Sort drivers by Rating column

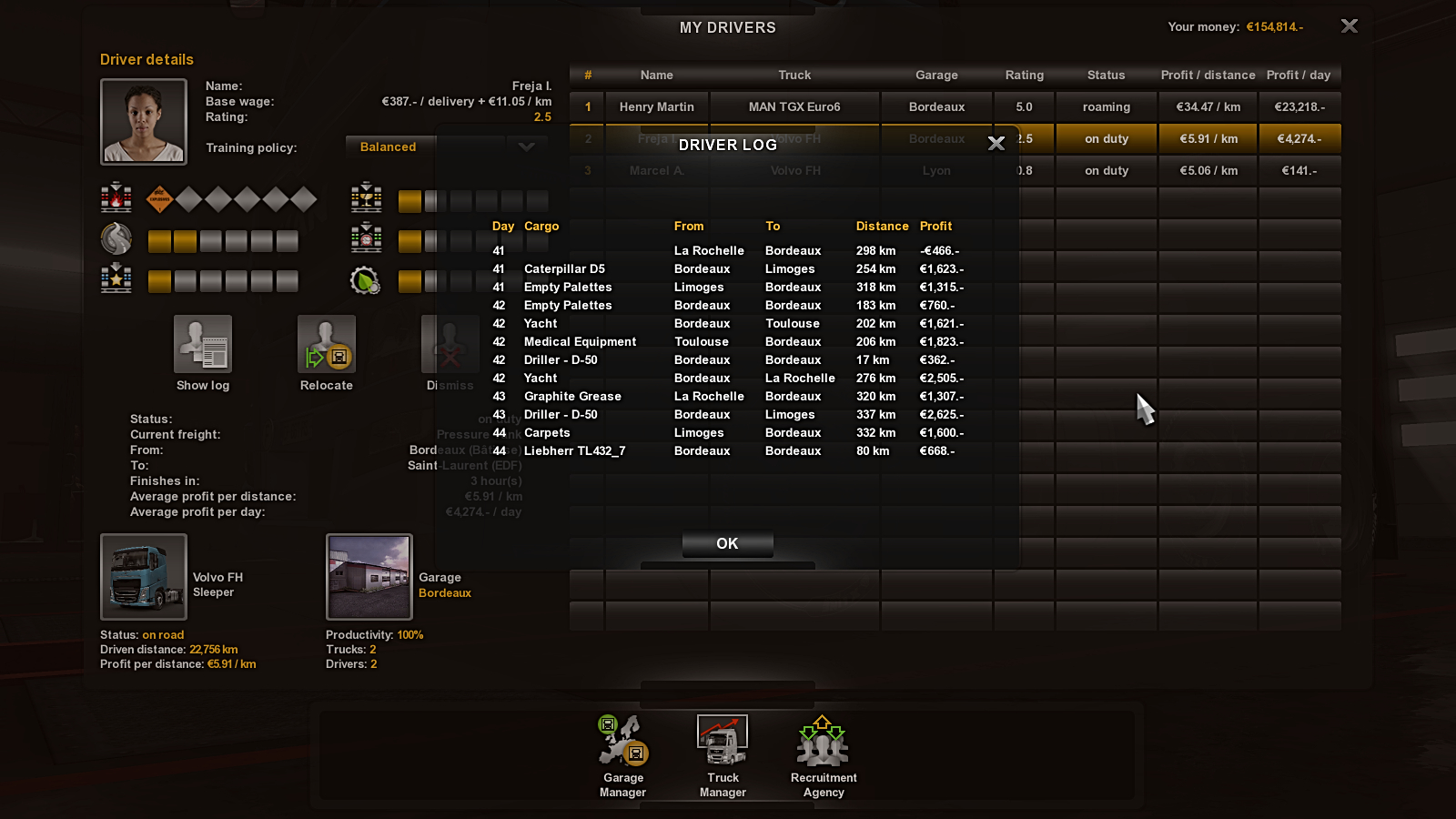(x=1024, y=75)
